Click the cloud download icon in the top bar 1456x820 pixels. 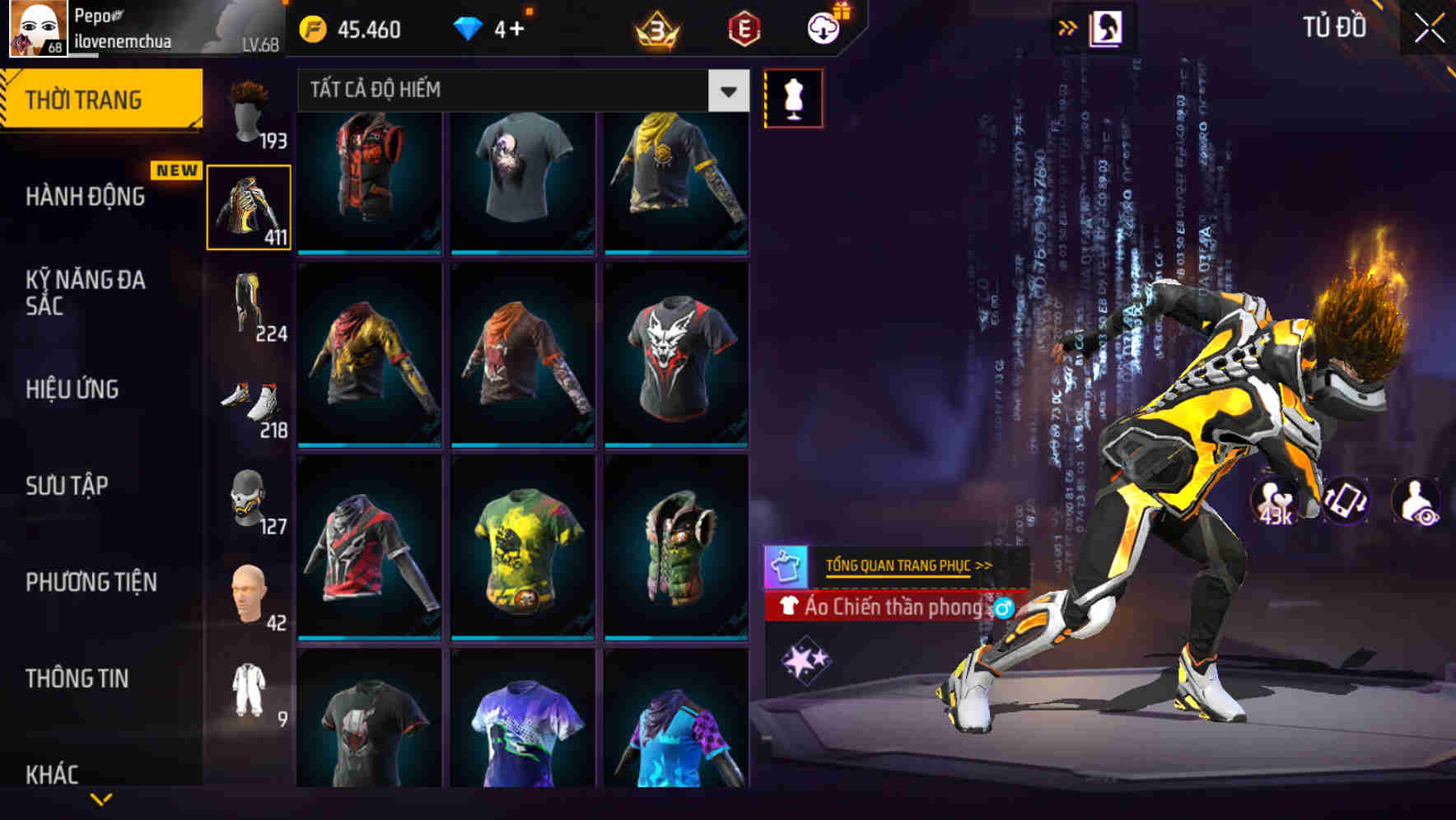pyautogui.click(x=822, y=29)
